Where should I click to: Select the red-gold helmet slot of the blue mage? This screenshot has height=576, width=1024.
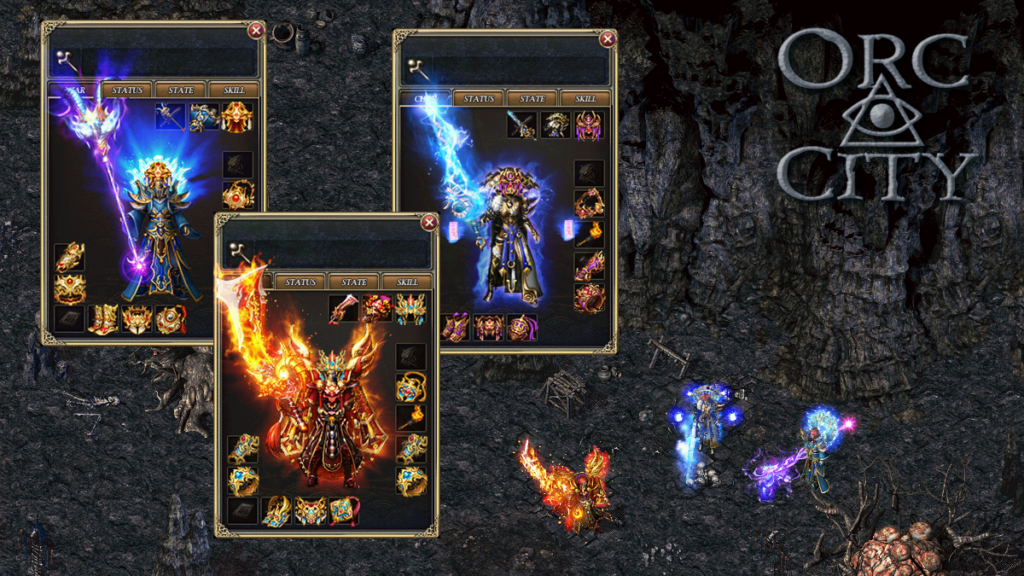(x=237, y=117)
